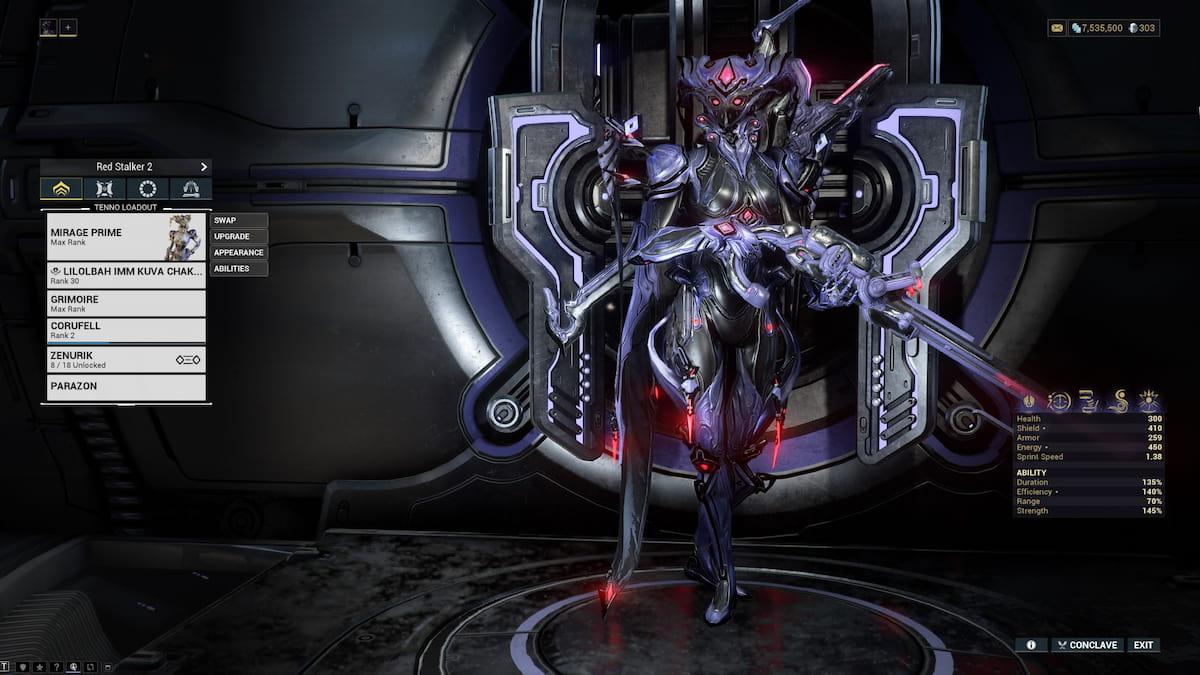Open the Red Stalker 2 loadout selector
The image size is (1200, 675).
coord(126,167)
